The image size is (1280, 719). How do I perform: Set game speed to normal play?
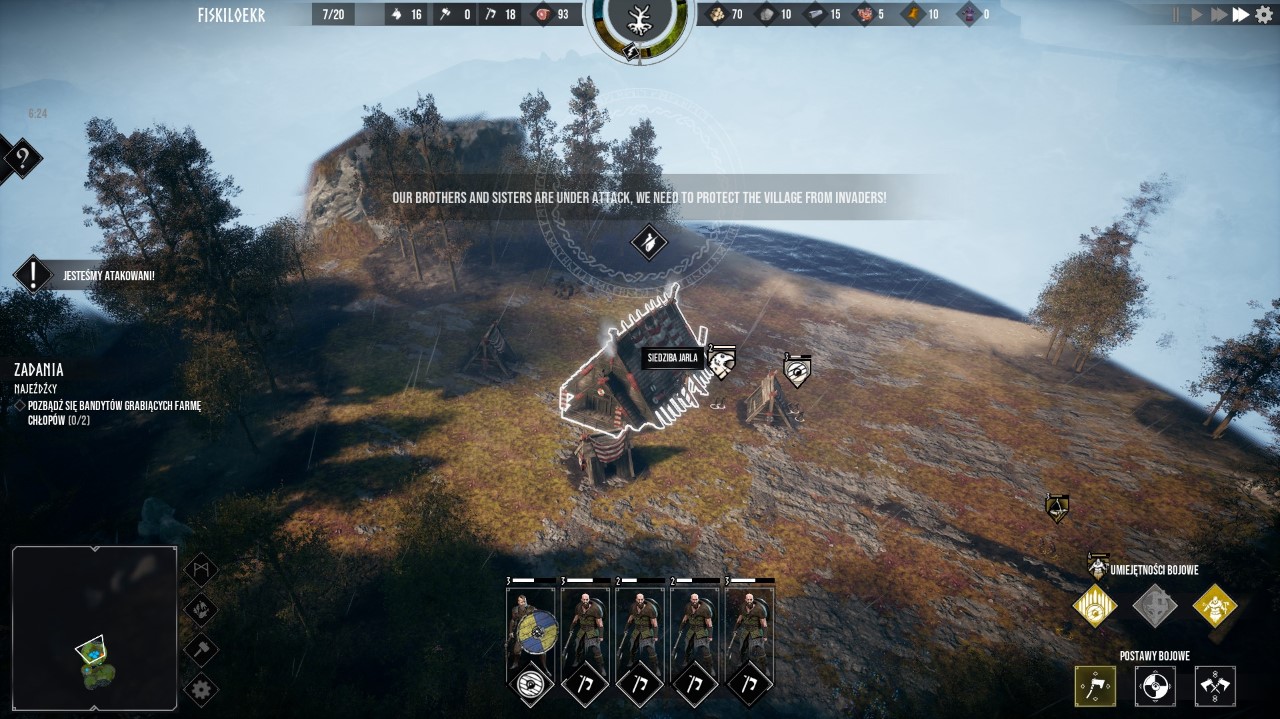[x=1197, y=14]
